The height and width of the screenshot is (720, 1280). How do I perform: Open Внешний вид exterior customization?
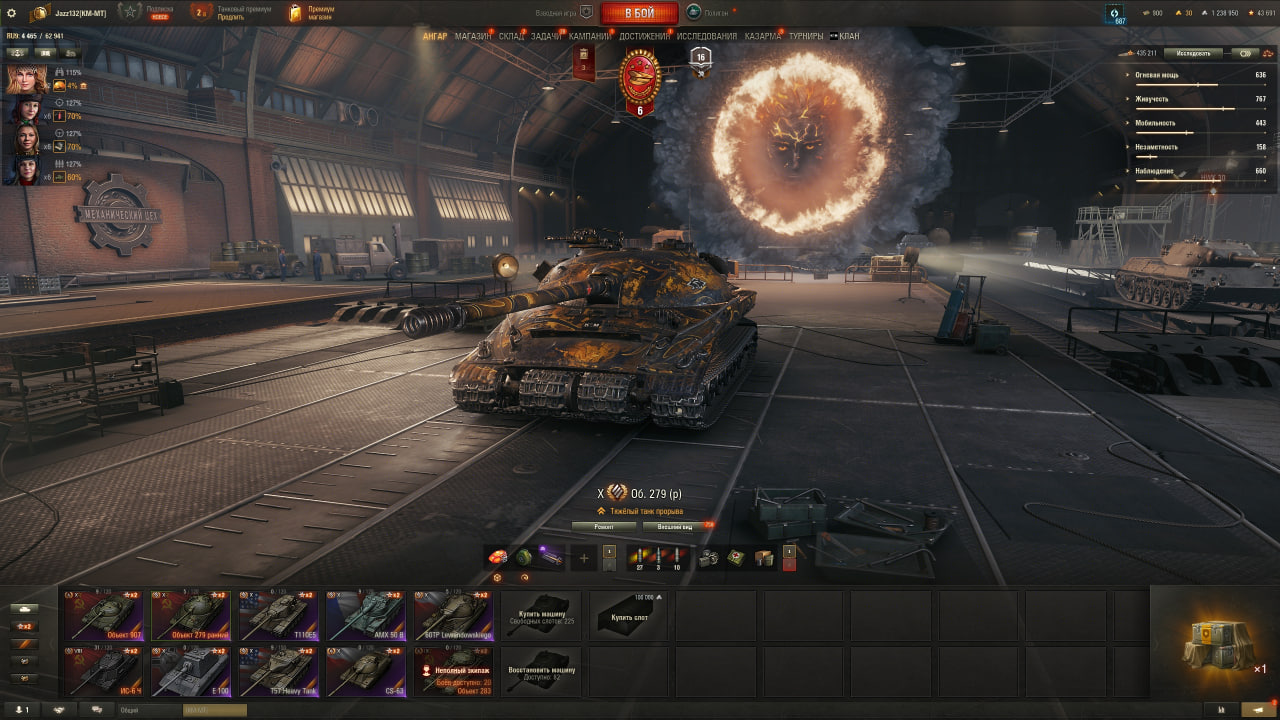(674, 526)
